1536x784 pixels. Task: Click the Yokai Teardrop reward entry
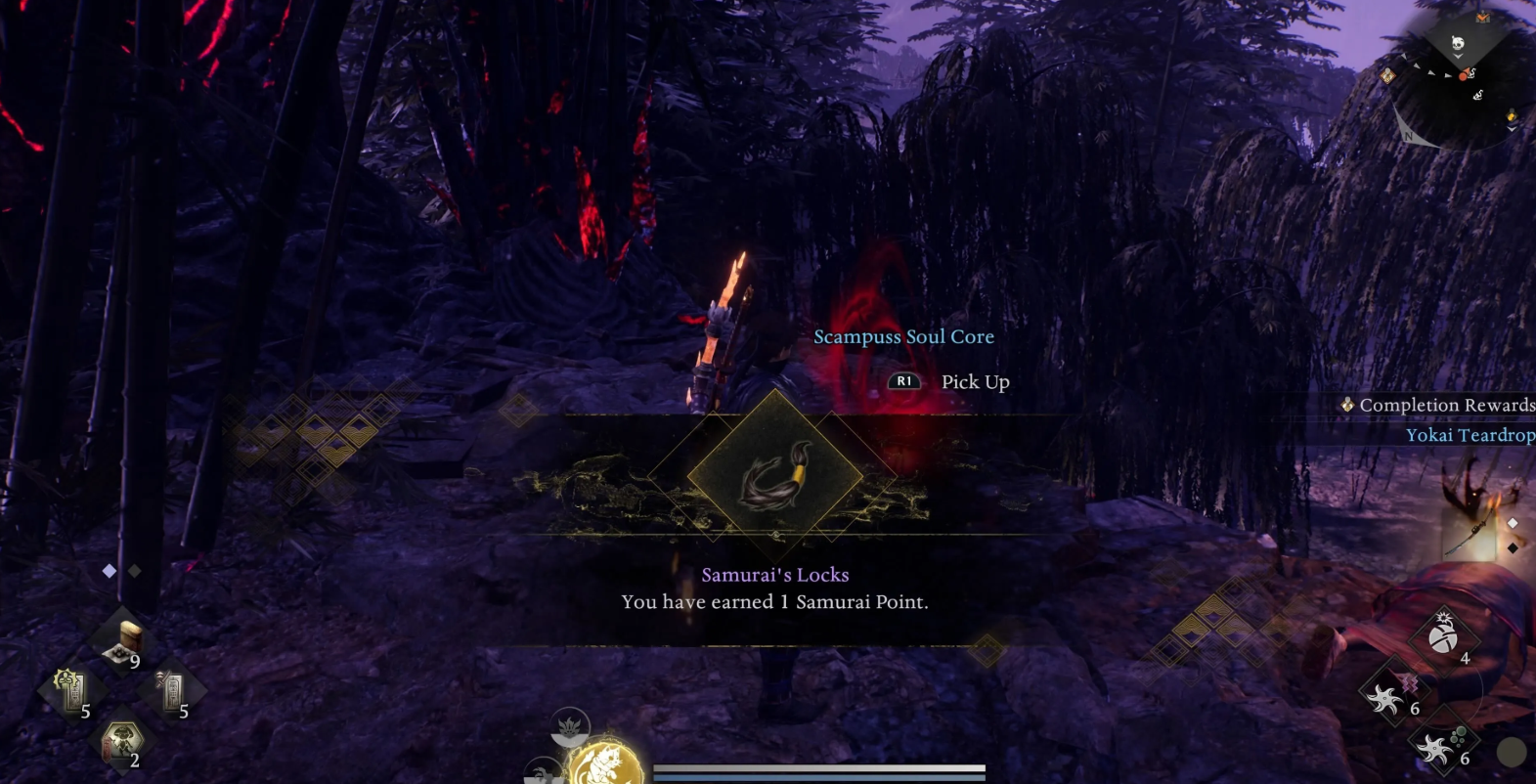(1470, 435)
